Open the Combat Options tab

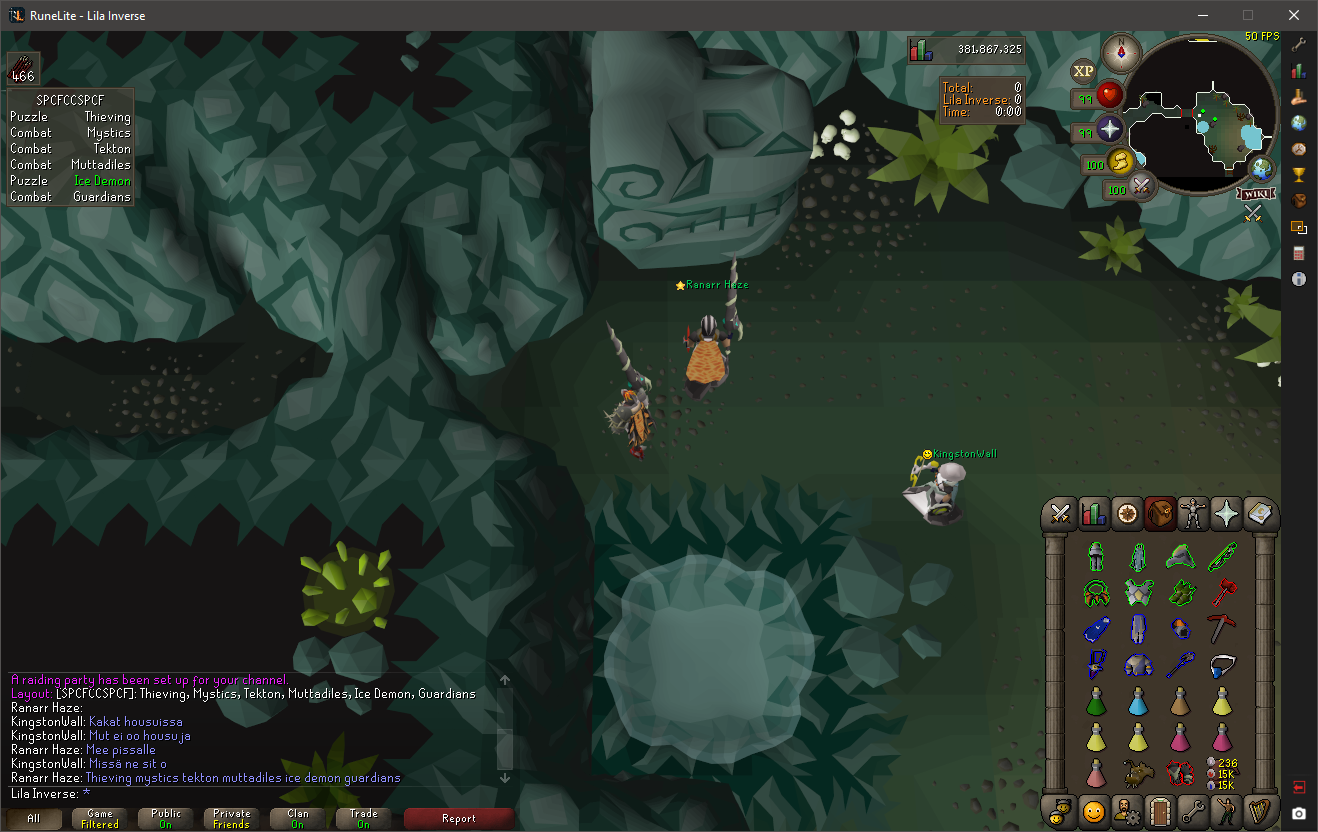coord(1060,515)
